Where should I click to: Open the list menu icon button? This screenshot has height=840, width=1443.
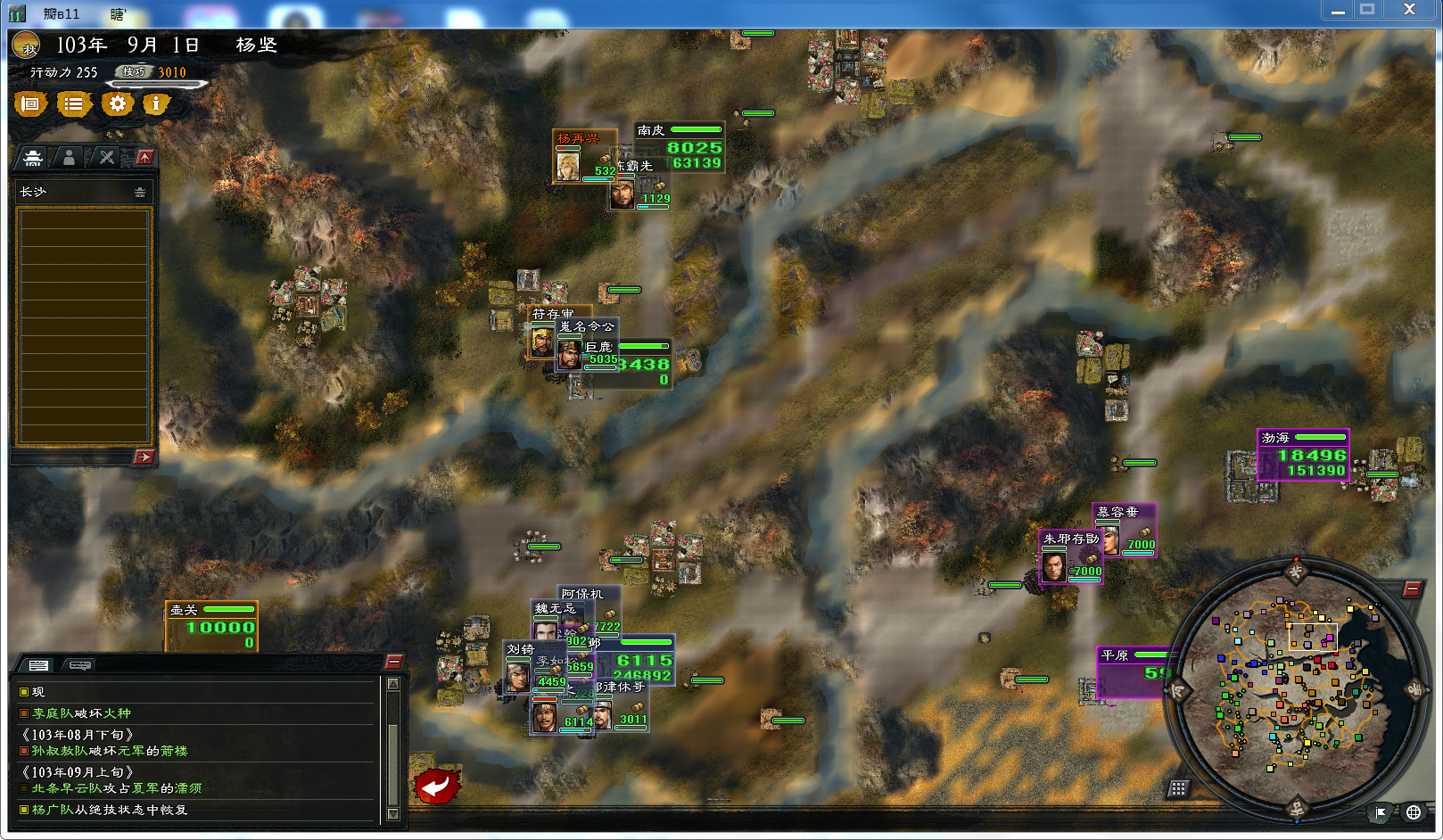(x=74, y=104)
